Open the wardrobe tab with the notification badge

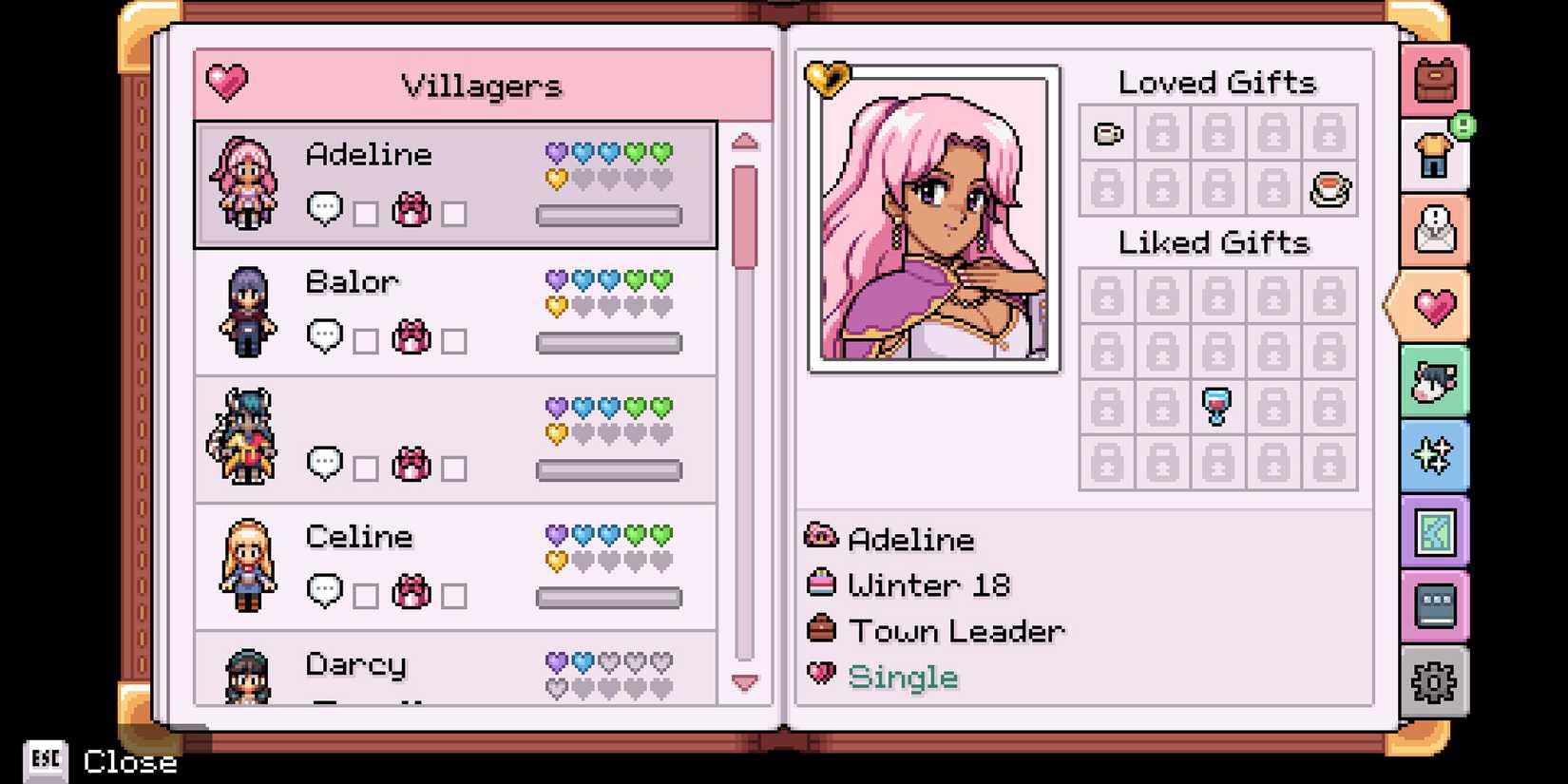1435,155
